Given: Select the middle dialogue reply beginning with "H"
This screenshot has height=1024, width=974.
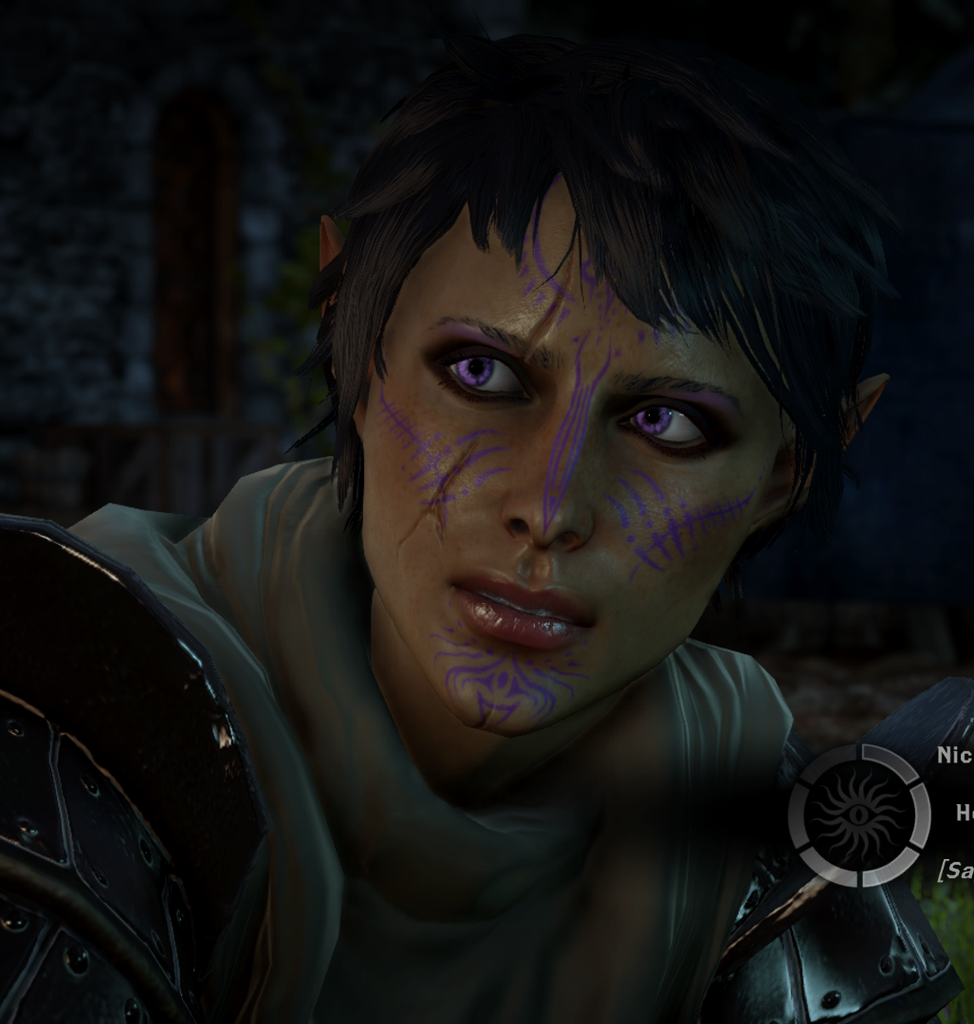Looking at the screenshot, I should (964, 813).
